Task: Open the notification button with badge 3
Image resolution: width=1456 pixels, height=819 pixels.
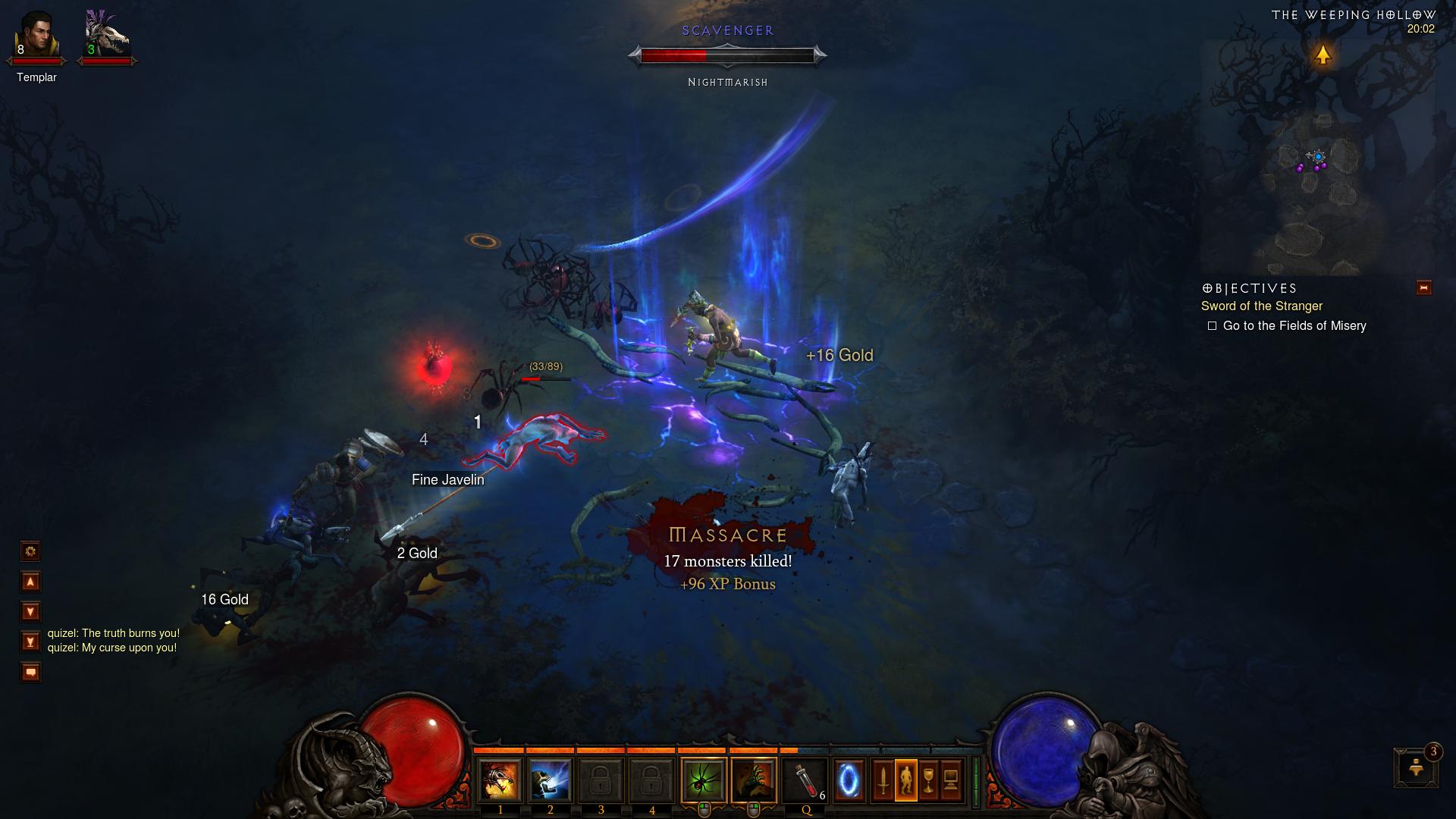Action: coord(1416,768)
